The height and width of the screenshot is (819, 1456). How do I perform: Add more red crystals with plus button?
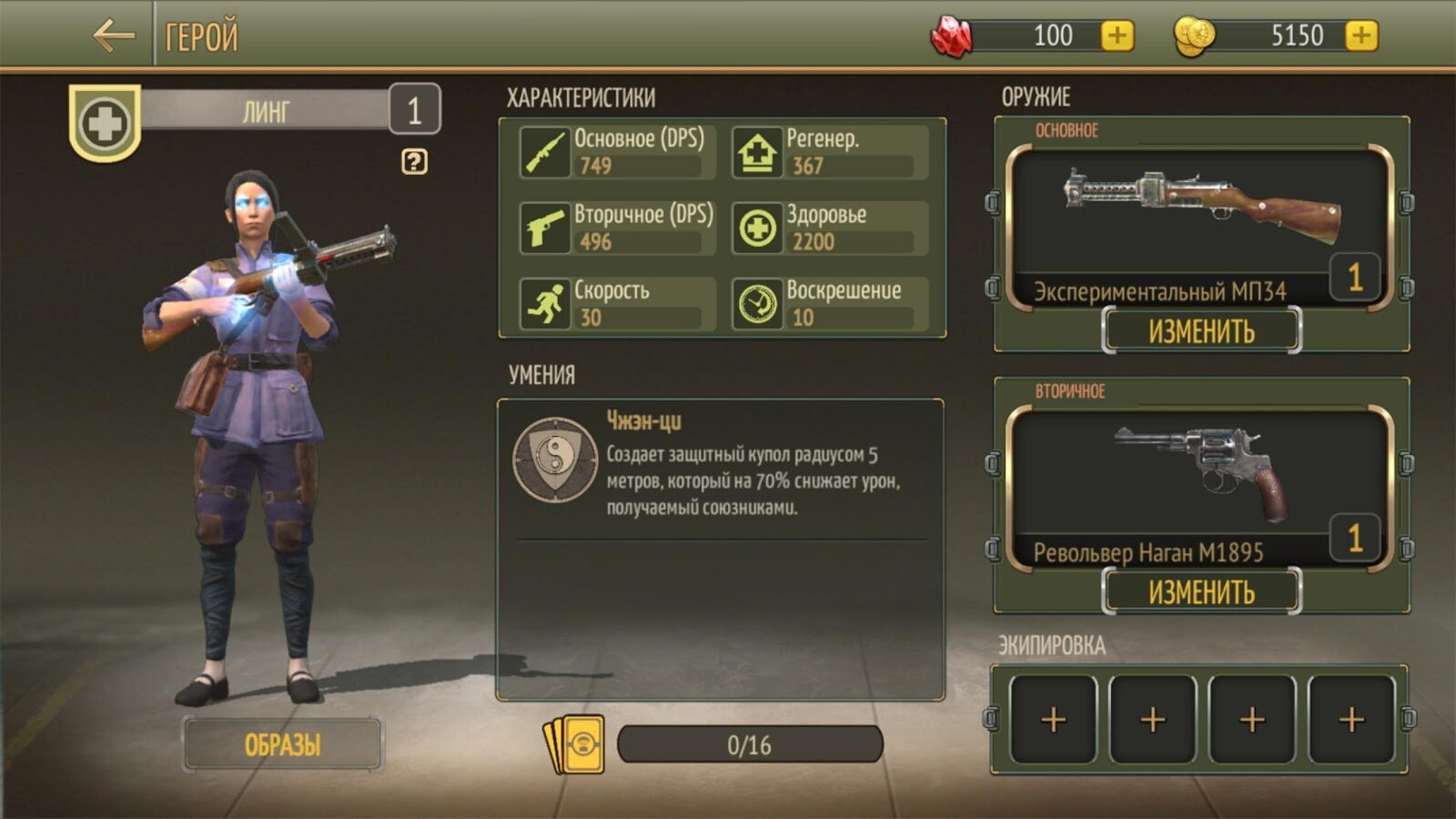pos(1117,36)
